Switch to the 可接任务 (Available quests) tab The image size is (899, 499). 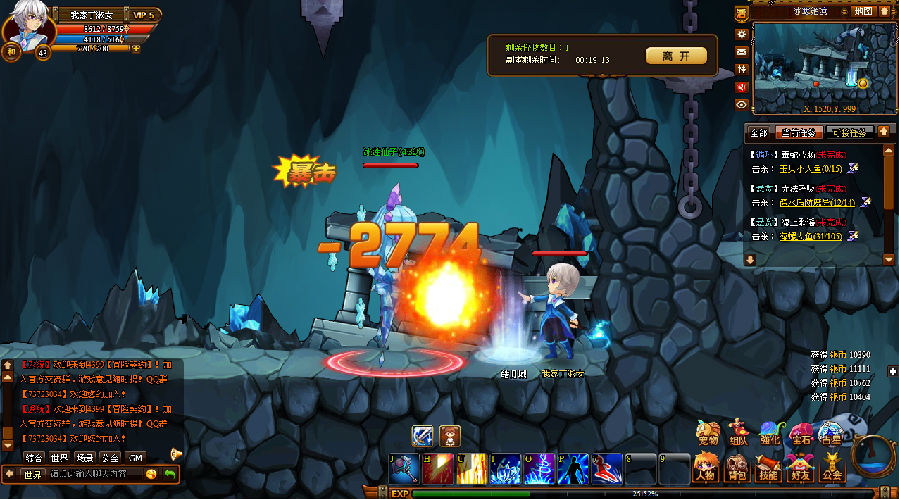(850, 132)
